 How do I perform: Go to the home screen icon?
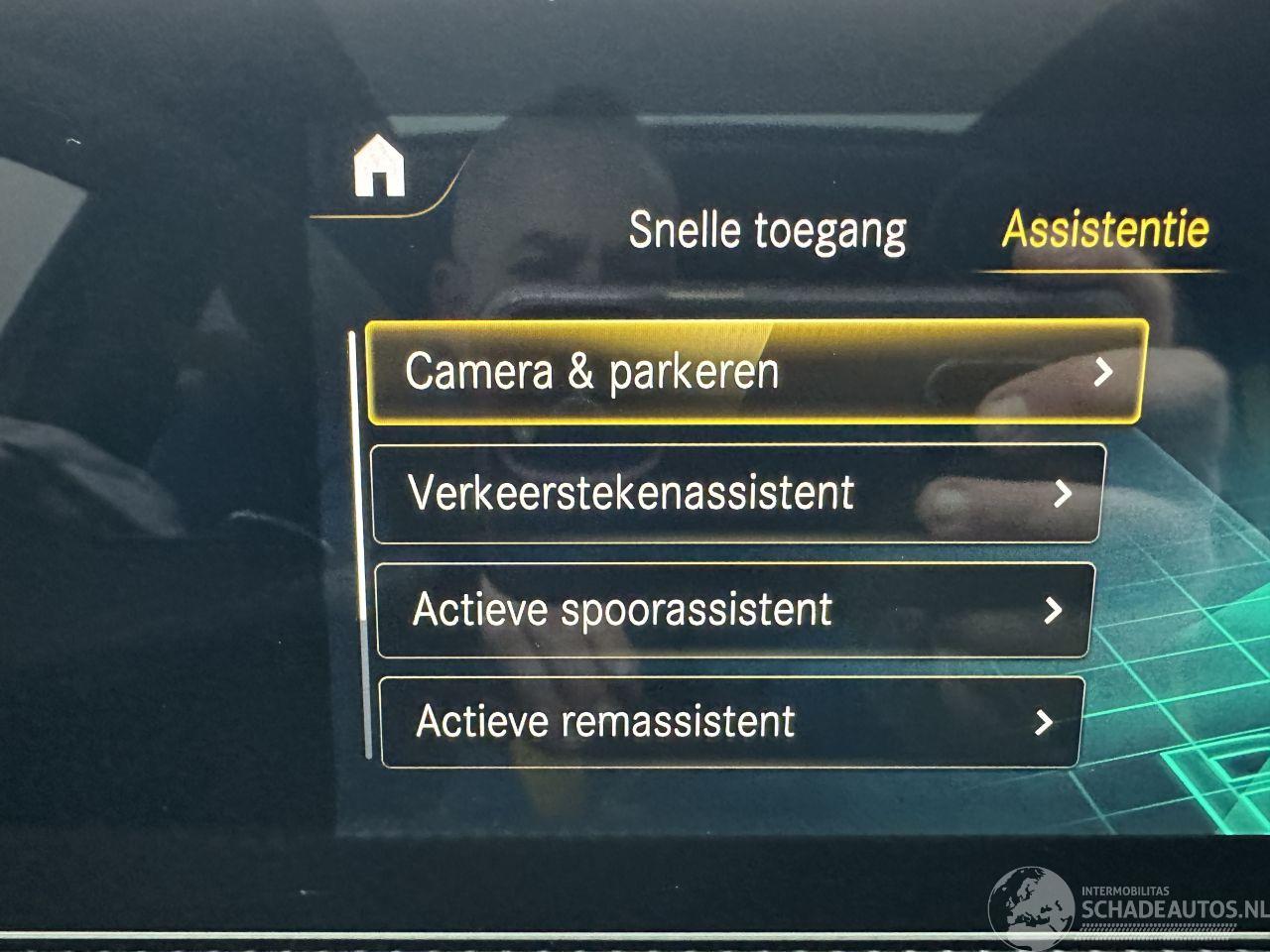[379, 169]
